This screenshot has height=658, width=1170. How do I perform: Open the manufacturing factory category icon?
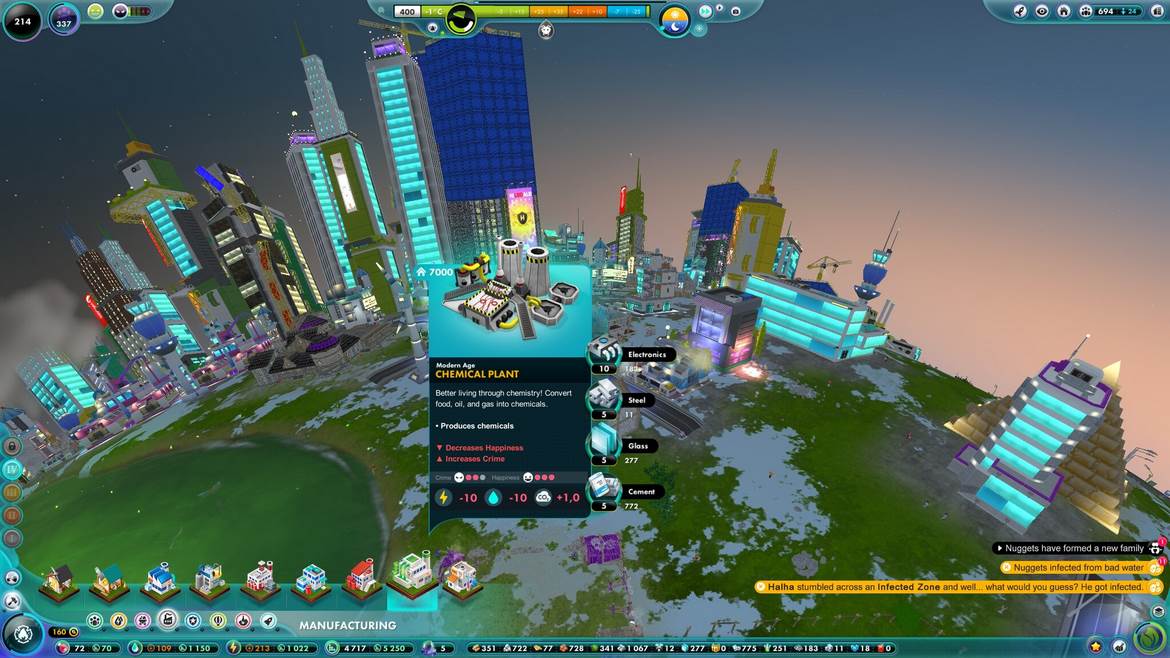pos(168,621)
